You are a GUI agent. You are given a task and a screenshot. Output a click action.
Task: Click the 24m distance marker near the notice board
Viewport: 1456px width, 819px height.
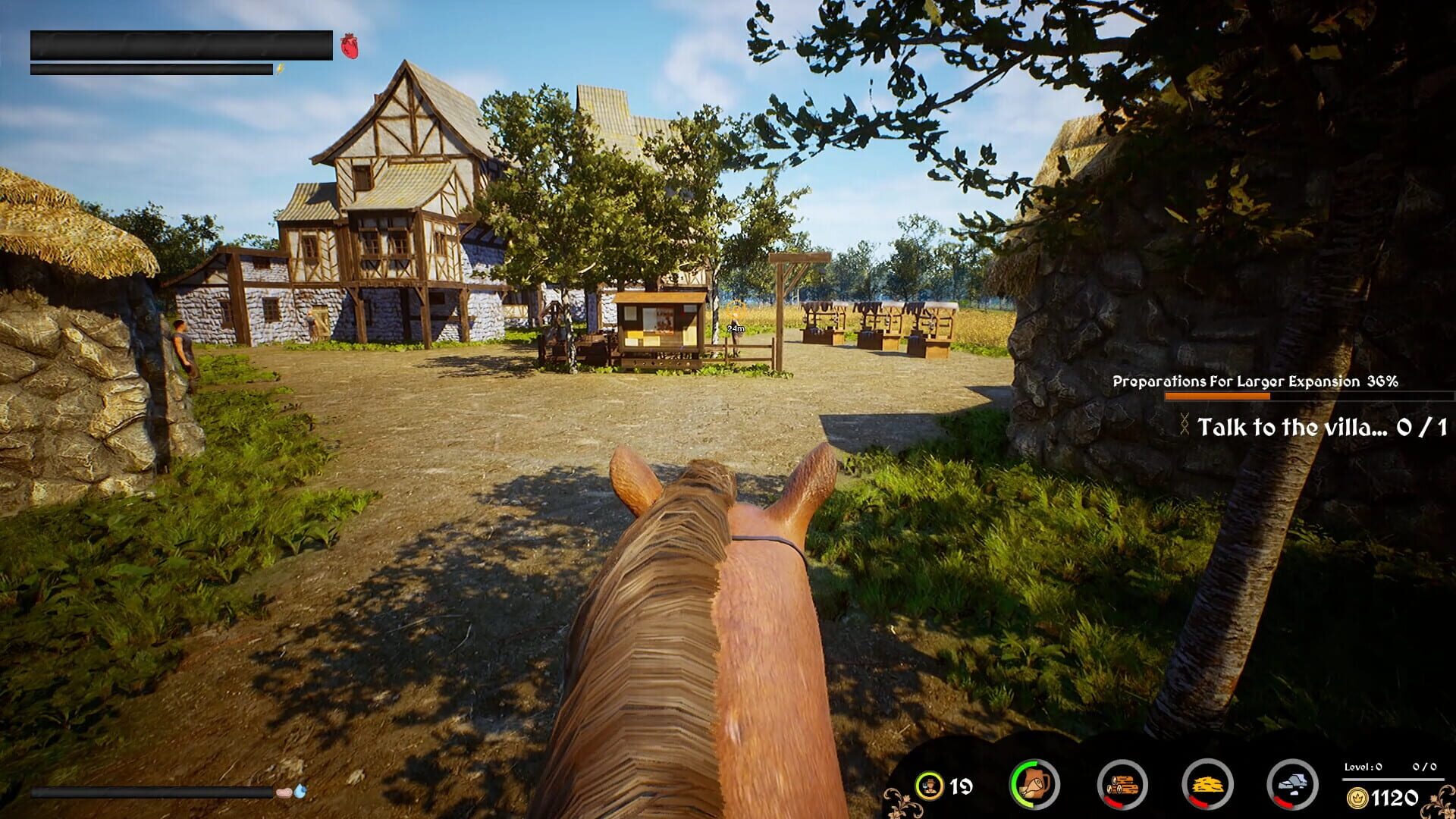(735, 329)
